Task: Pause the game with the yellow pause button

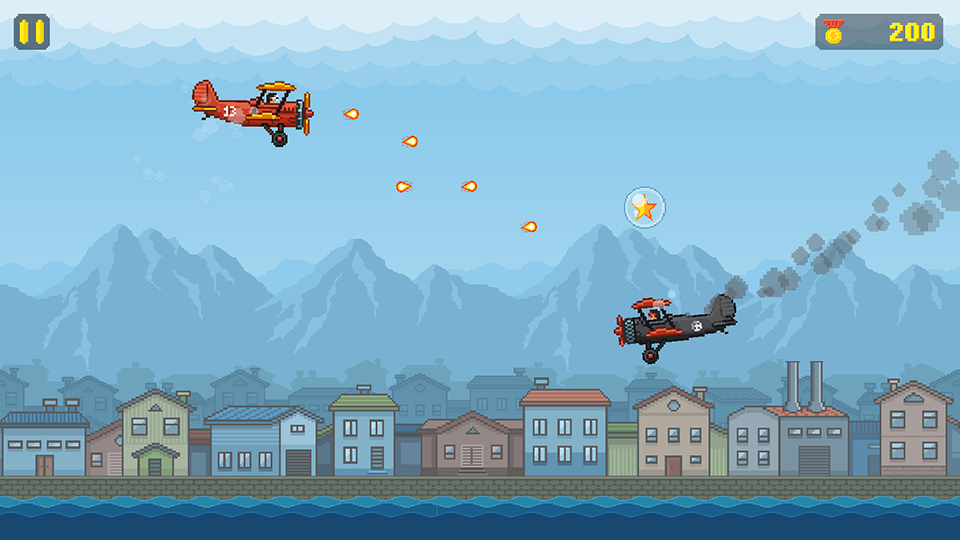Action: coord(32,31)
